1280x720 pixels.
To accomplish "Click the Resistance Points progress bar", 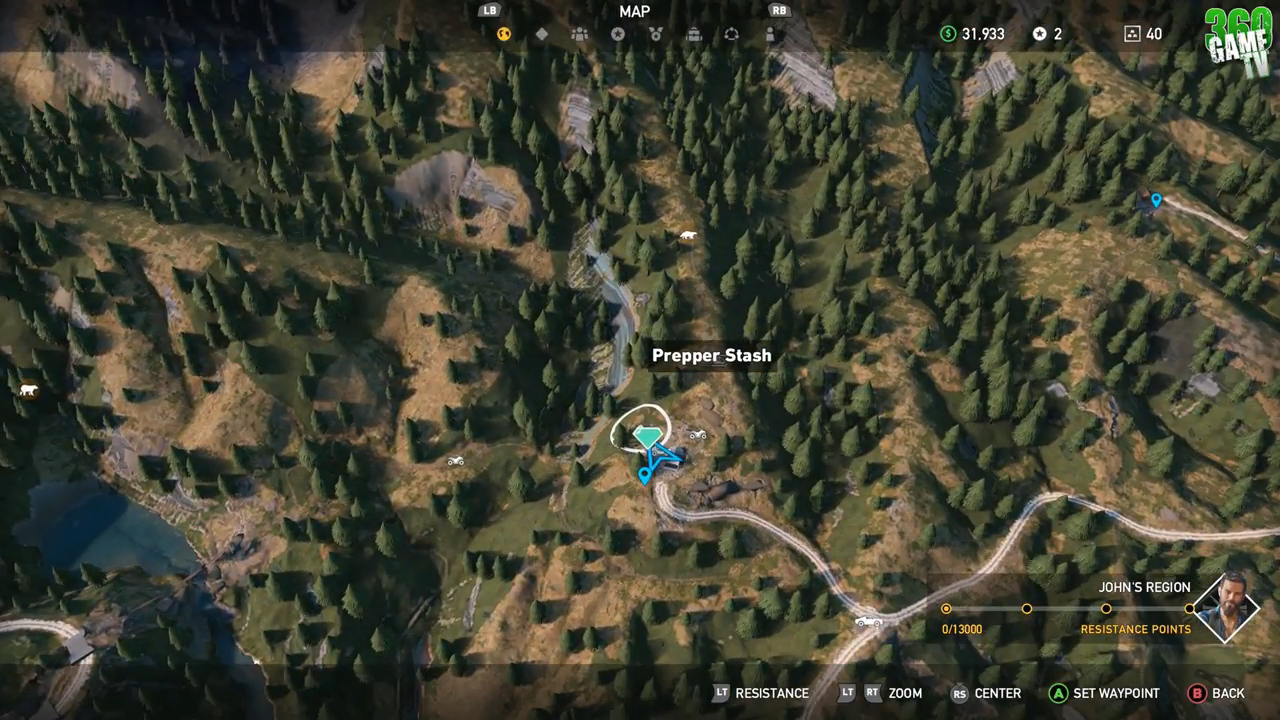I will click(x=1067, y=608).
